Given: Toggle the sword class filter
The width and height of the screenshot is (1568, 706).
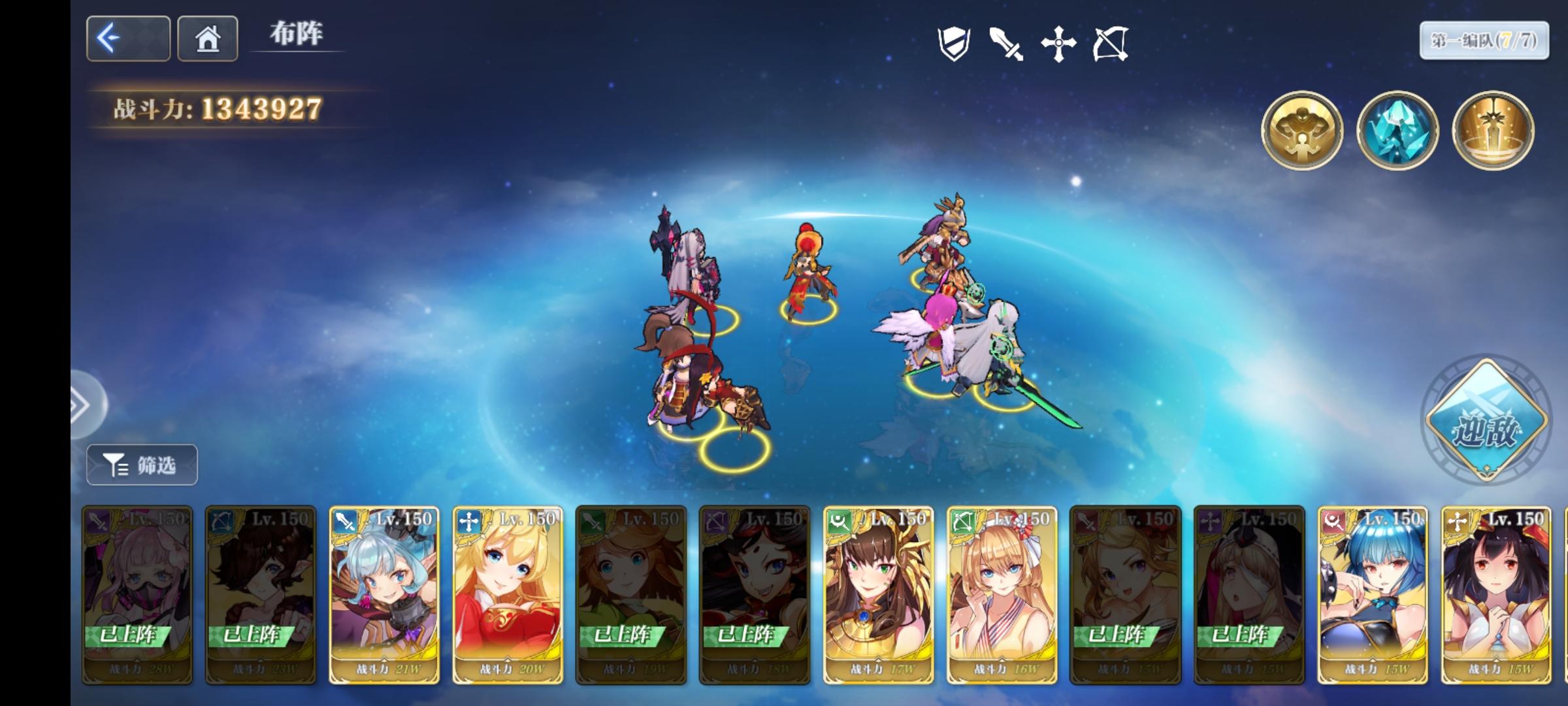Looking at the screenshot, I should point(1006,42).
